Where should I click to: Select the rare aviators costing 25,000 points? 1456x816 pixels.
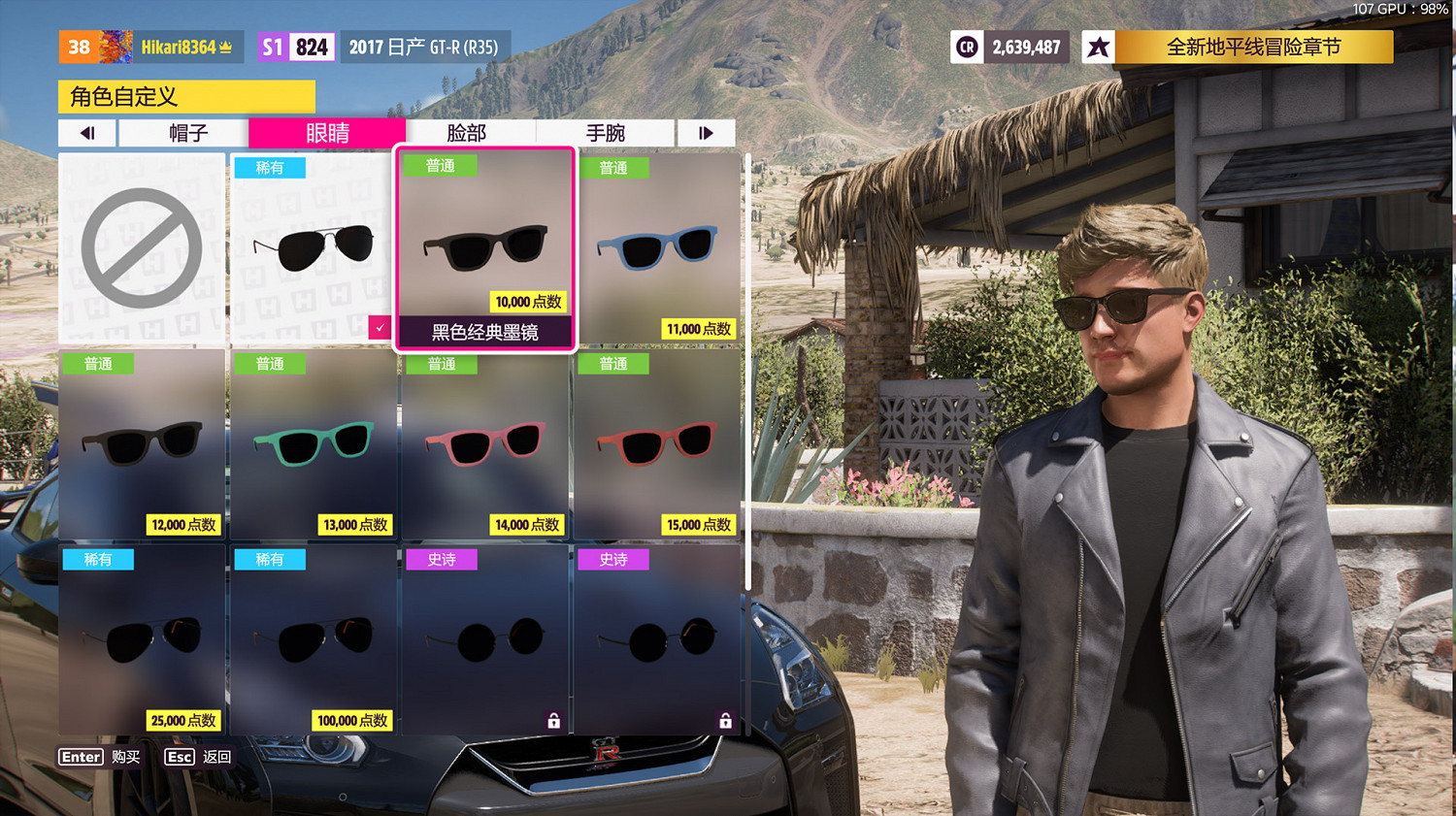(142, 640)
